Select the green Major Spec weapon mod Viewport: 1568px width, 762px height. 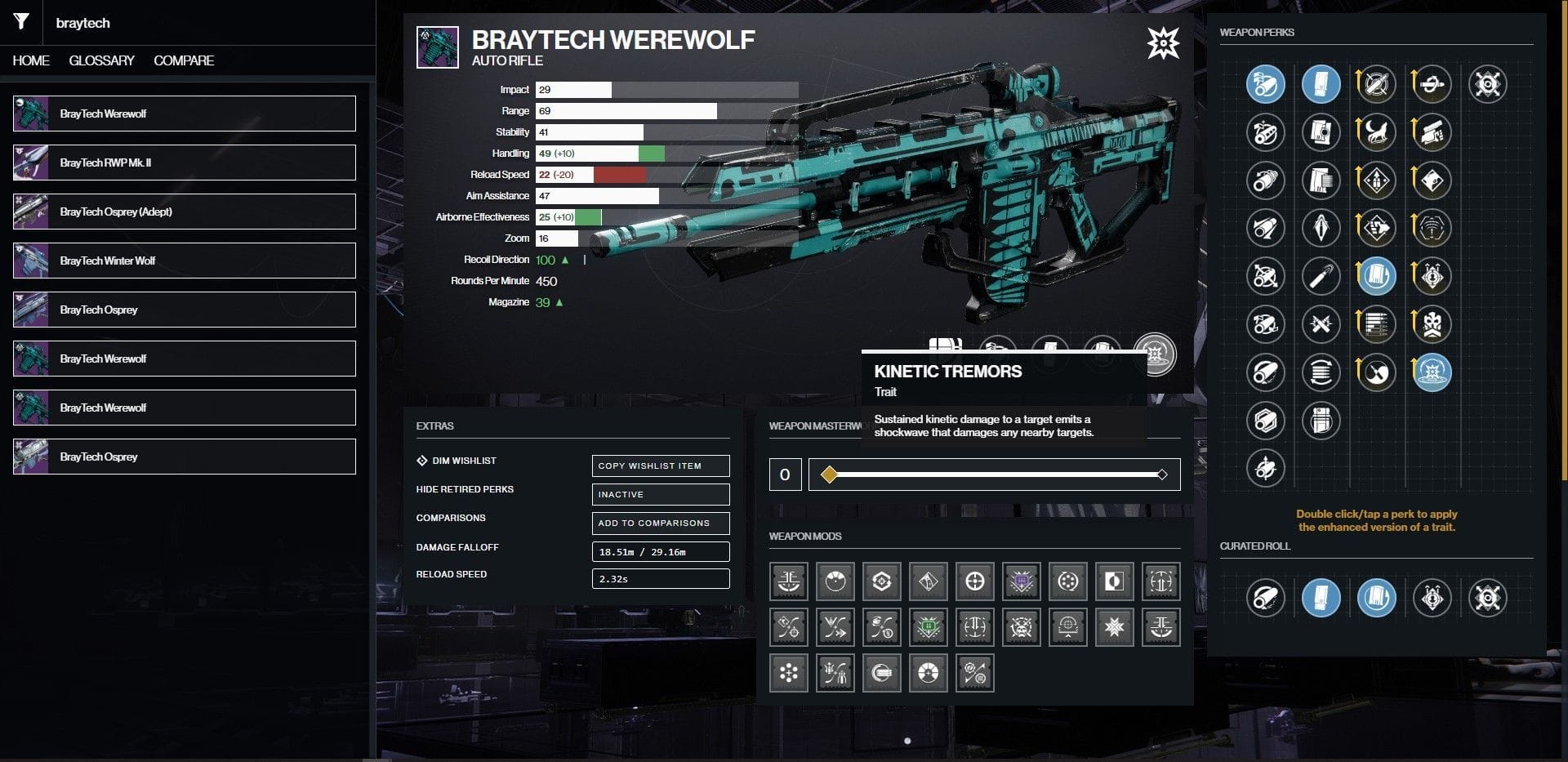[929, 626]
